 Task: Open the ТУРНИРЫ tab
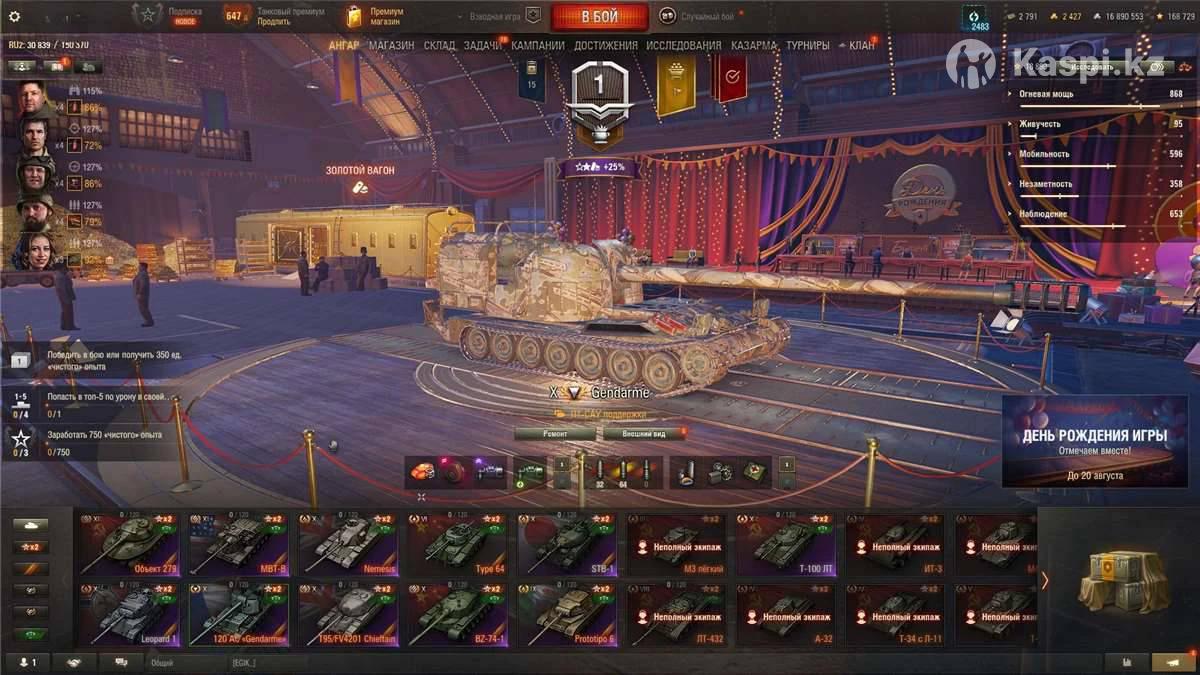(808, 46)
